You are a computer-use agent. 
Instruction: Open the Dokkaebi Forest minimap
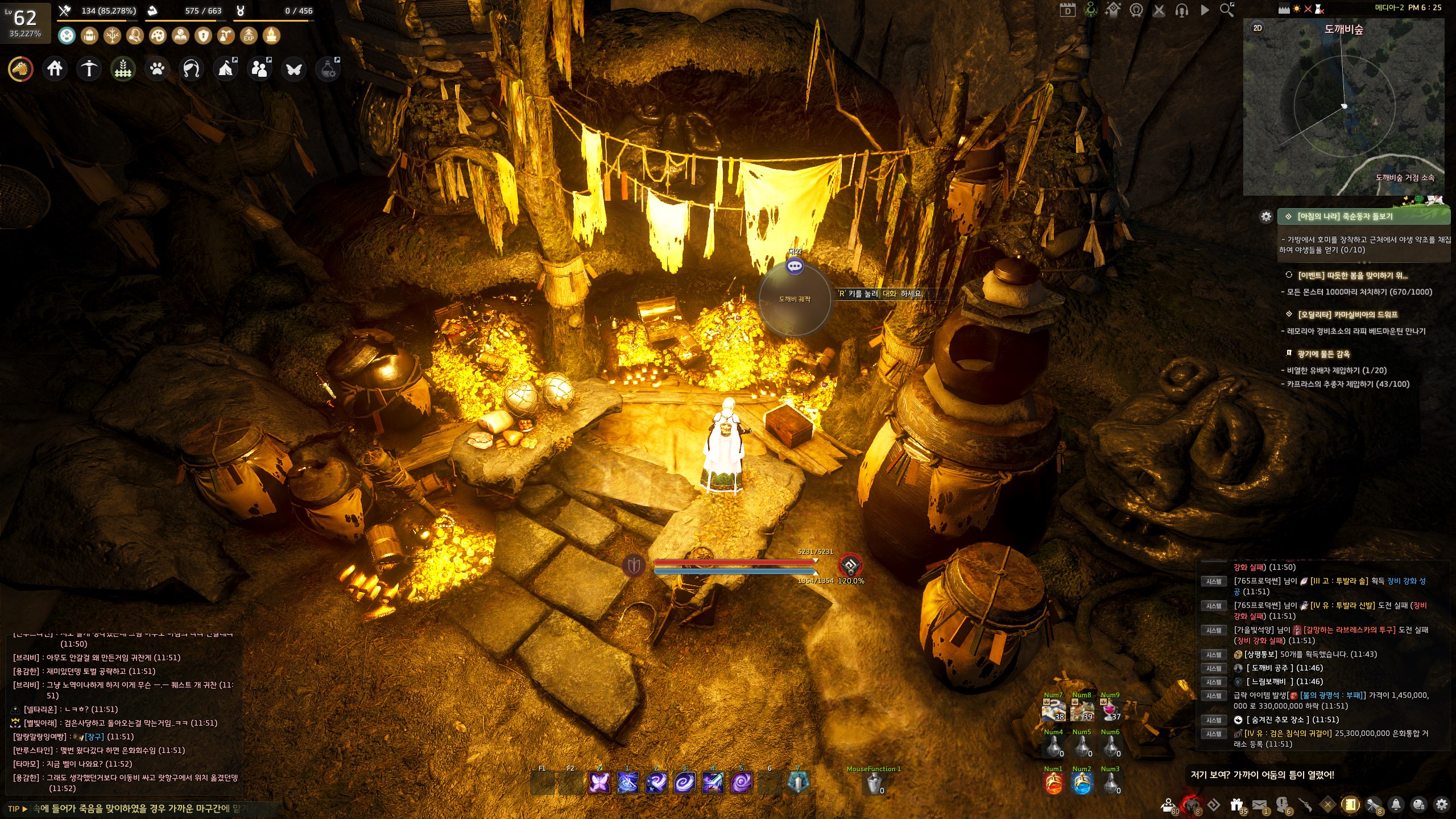(1343, 108)
